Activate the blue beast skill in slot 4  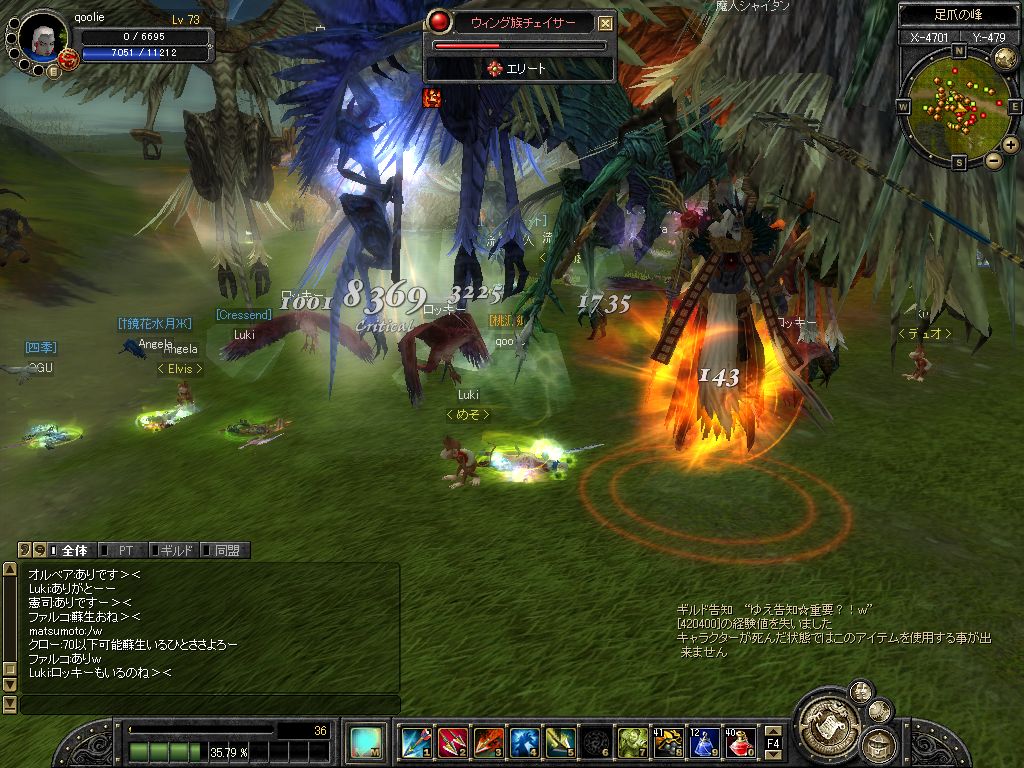tap(524, 742)
